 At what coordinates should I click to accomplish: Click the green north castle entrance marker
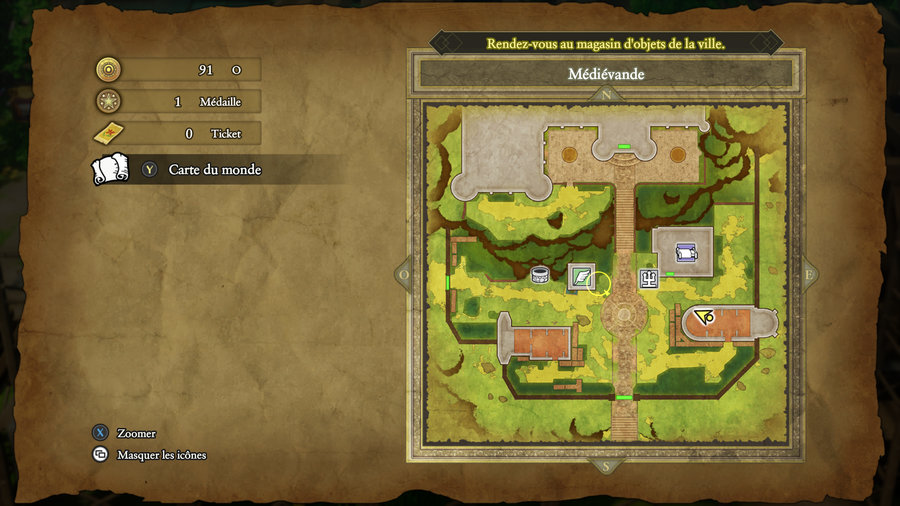[x=624, y=148]
